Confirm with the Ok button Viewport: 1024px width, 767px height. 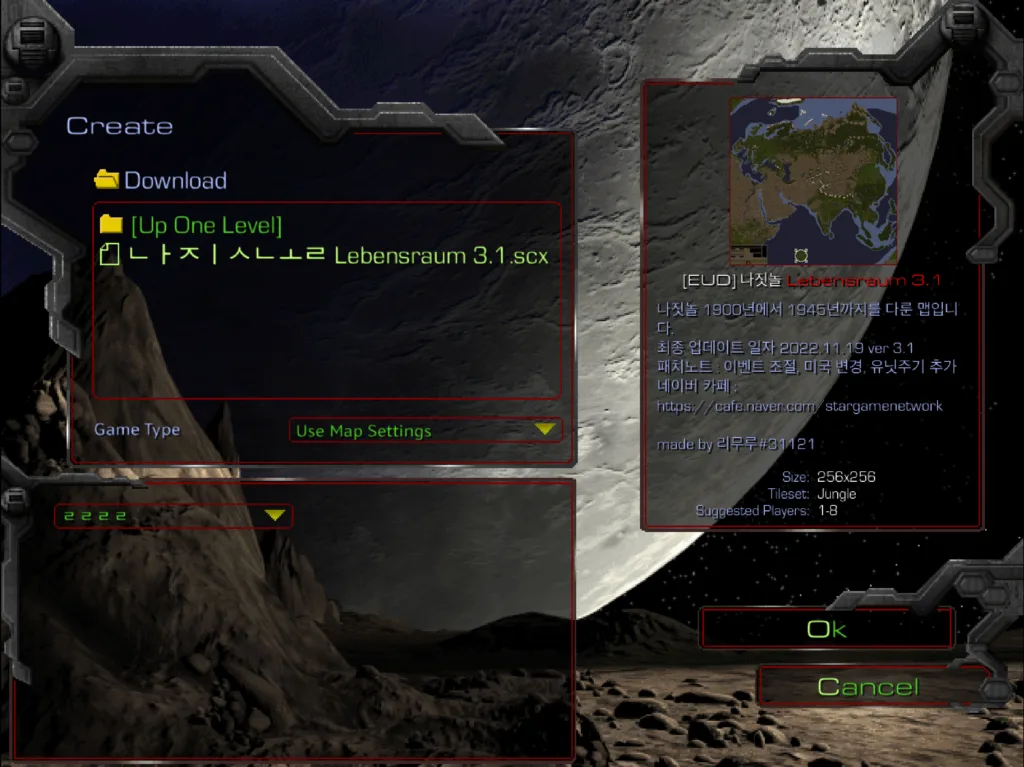coord(826,629)
